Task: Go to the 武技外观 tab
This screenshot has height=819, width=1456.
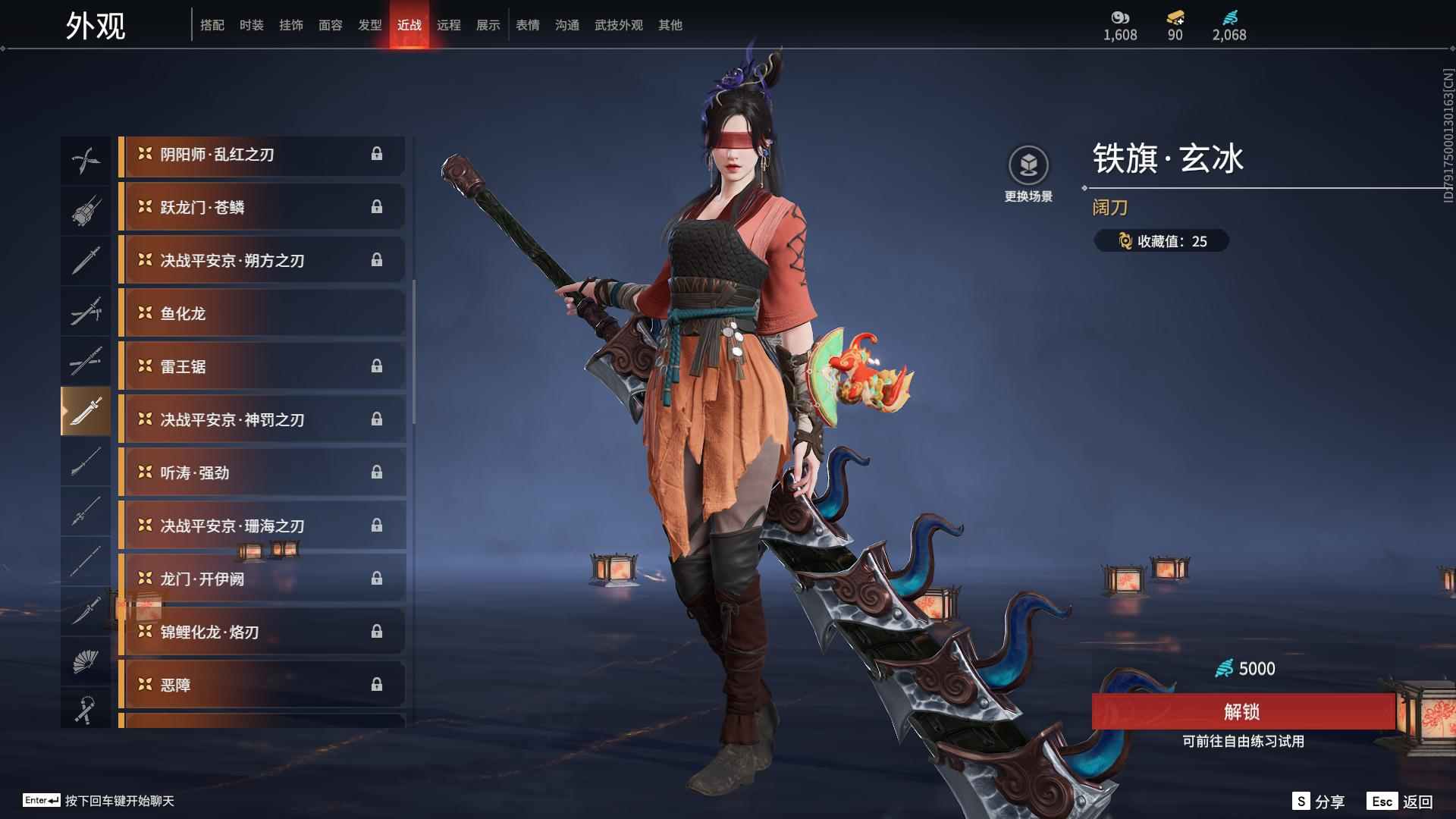Action: tap(619, 25)
